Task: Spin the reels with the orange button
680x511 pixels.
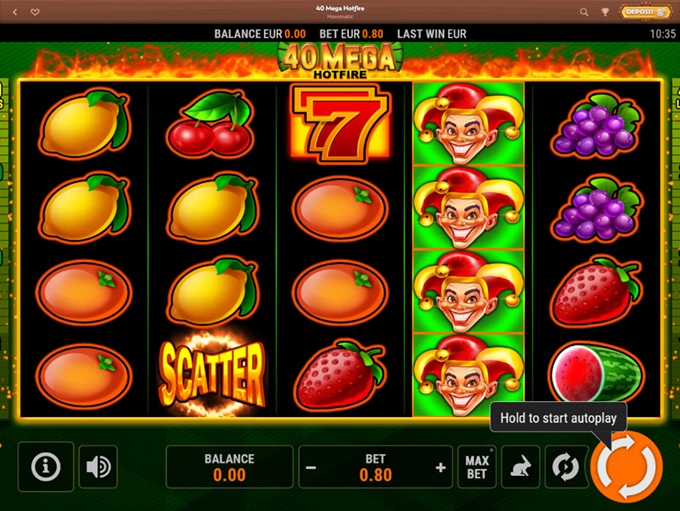Action: pos(627,466)
